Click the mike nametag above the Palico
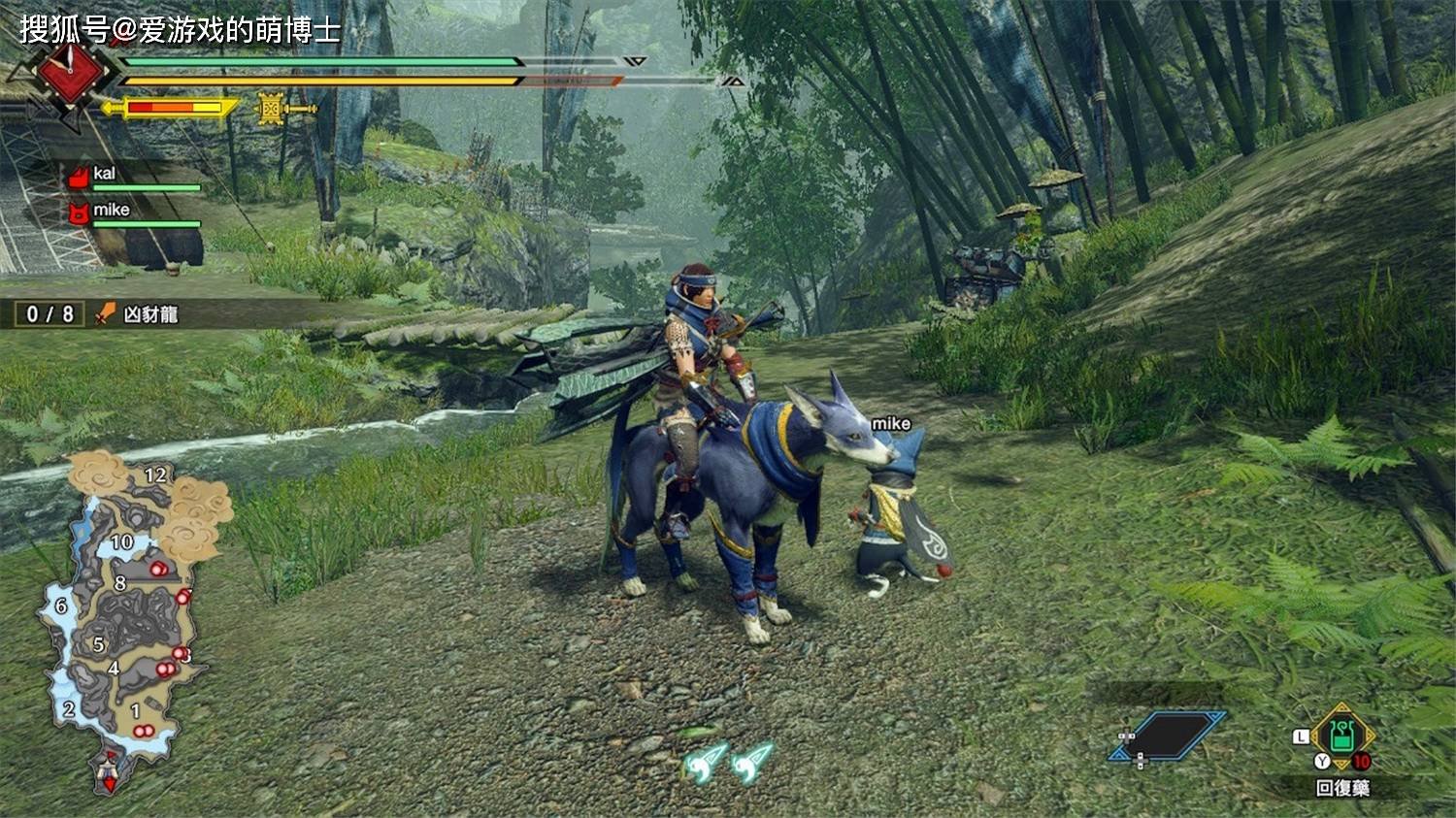 pyautogui.click(x=892, y=423)
